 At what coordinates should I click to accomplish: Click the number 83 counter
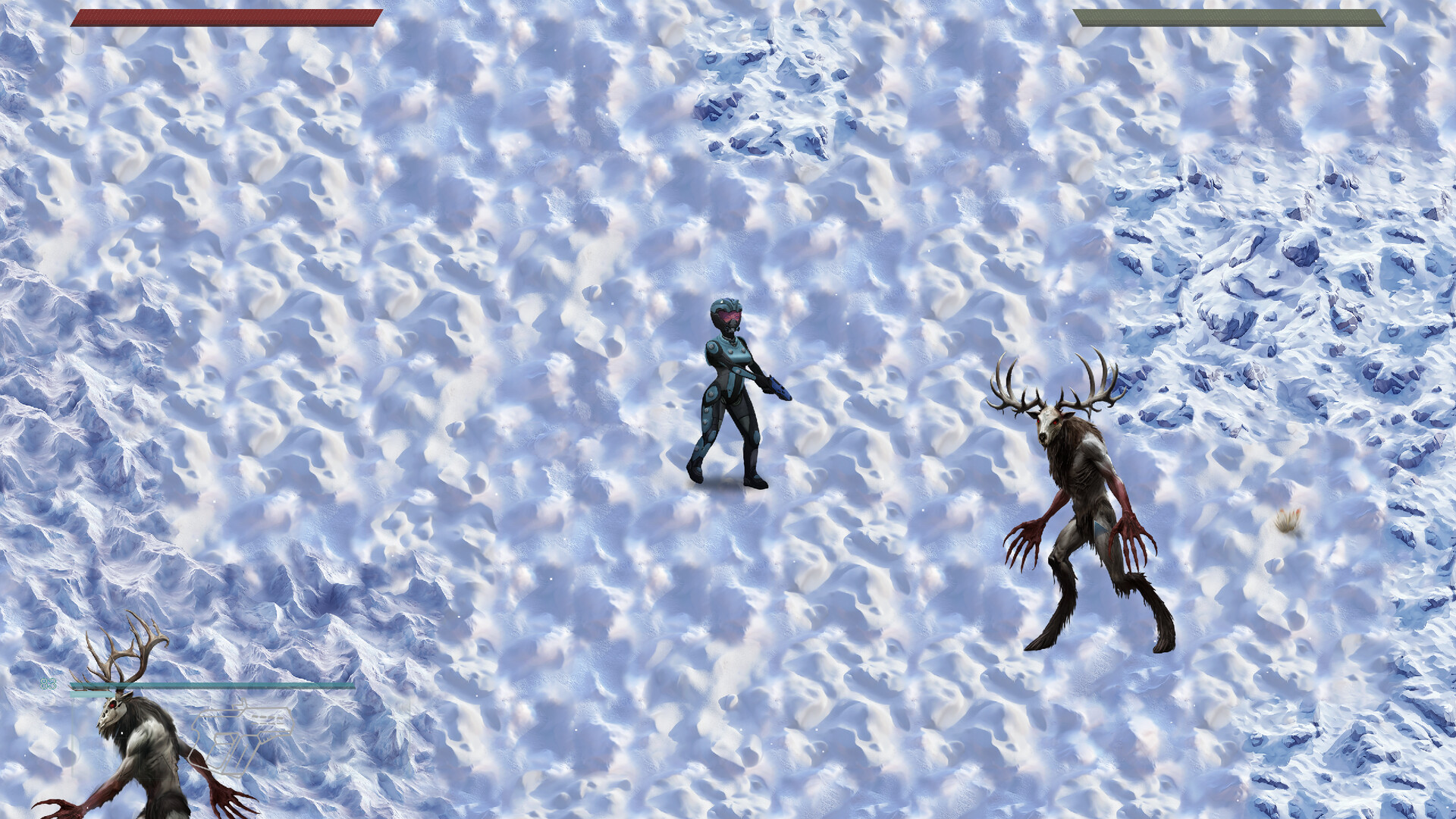point(47,685)
